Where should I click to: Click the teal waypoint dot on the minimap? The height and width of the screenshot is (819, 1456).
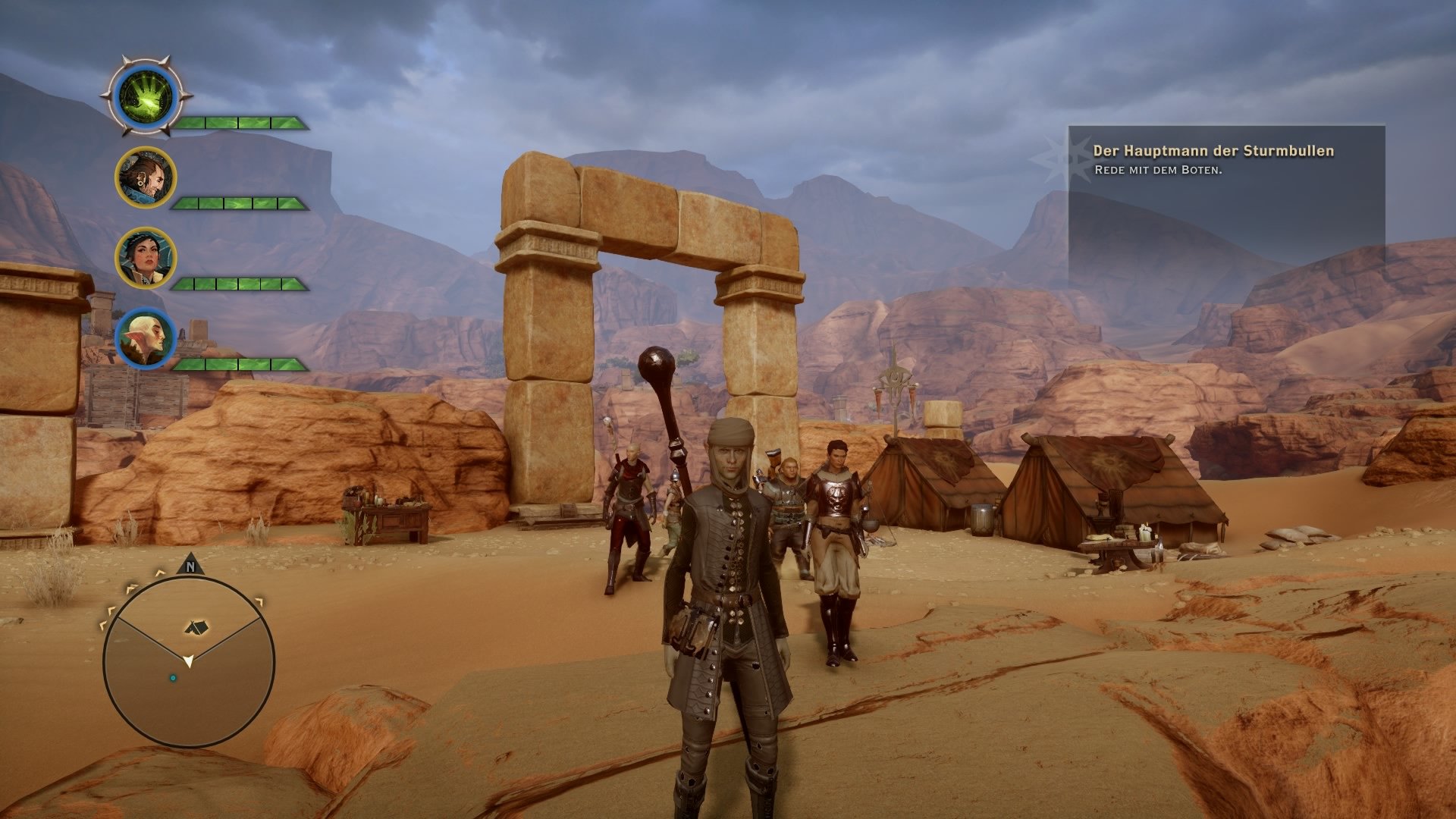click(173, 679)
